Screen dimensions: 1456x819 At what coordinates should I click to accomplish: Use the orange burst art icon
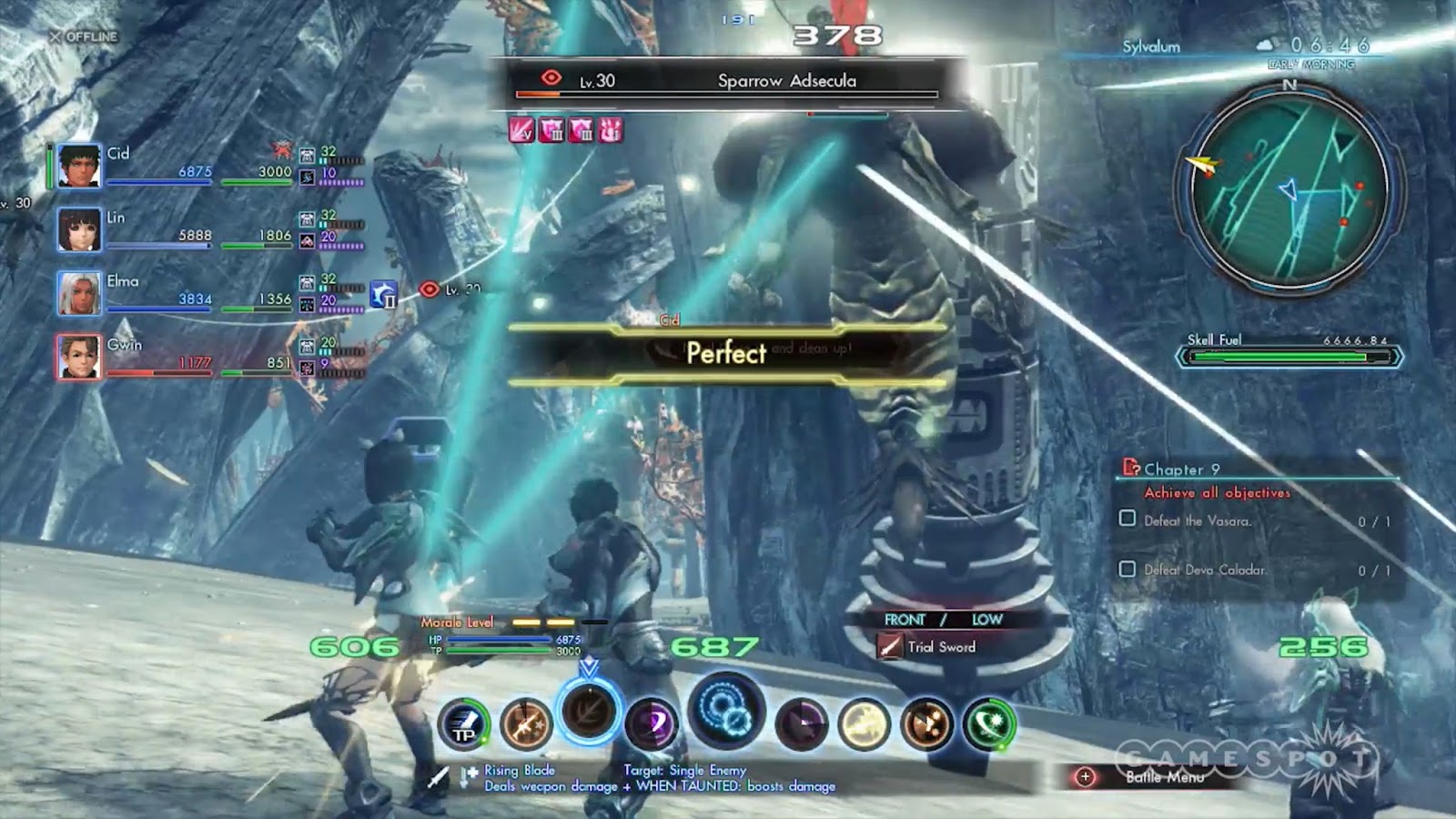click(x=926, y=725)
